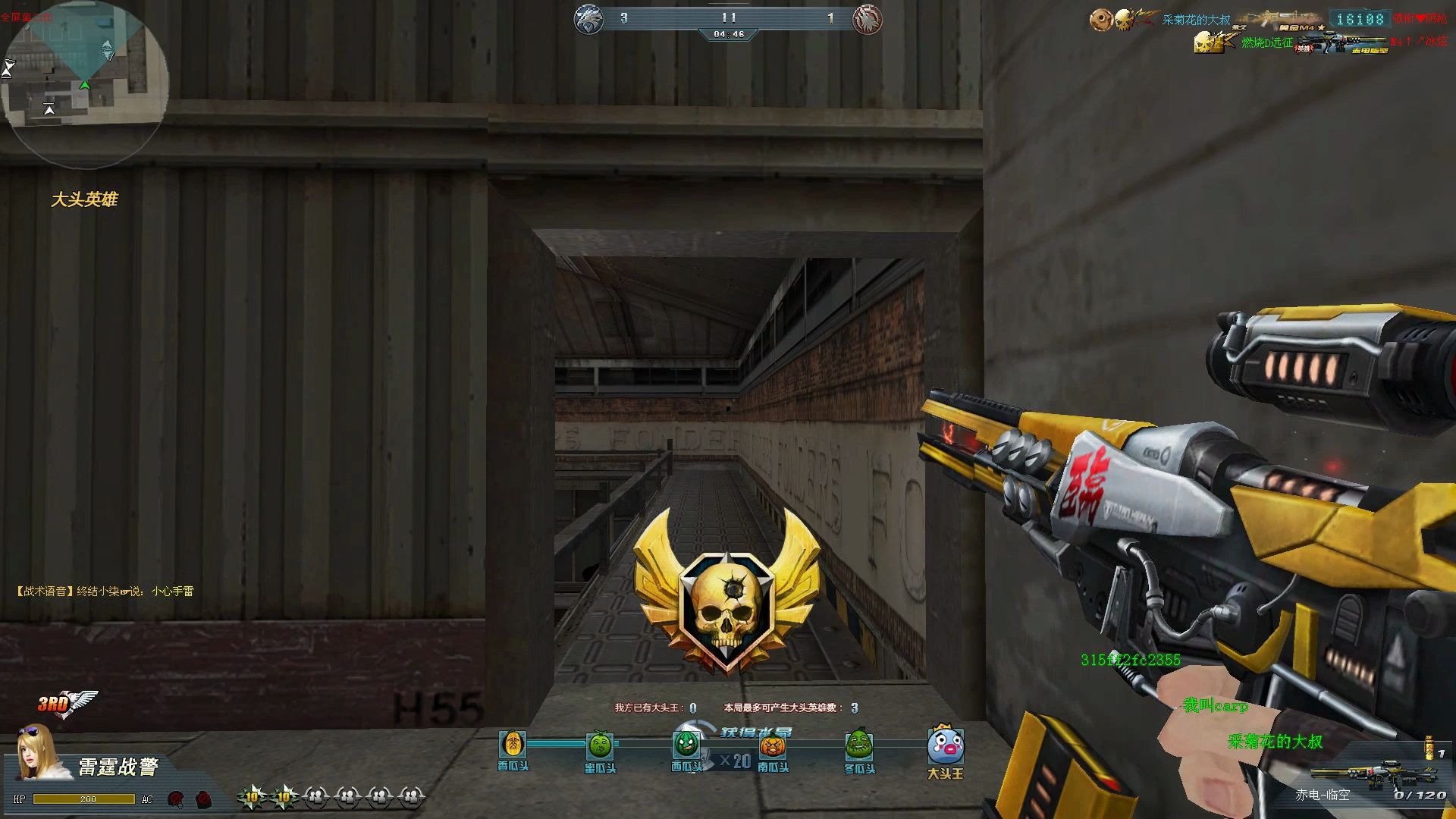This screenshot has height=819, width=1456.
Task: Pick the 南瓜头 pumpkin head icon
Action: point(773,746)
